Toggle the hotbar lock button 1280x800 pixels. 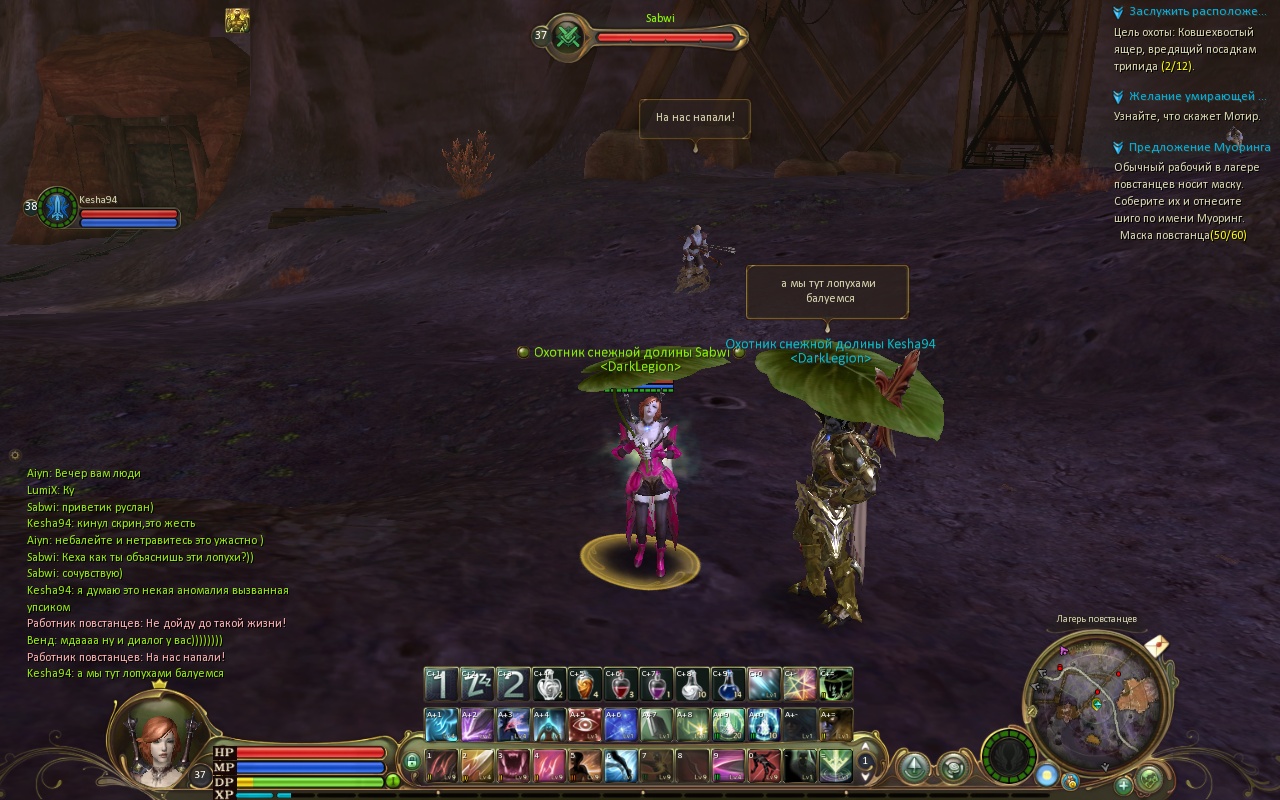pos(411,761)
